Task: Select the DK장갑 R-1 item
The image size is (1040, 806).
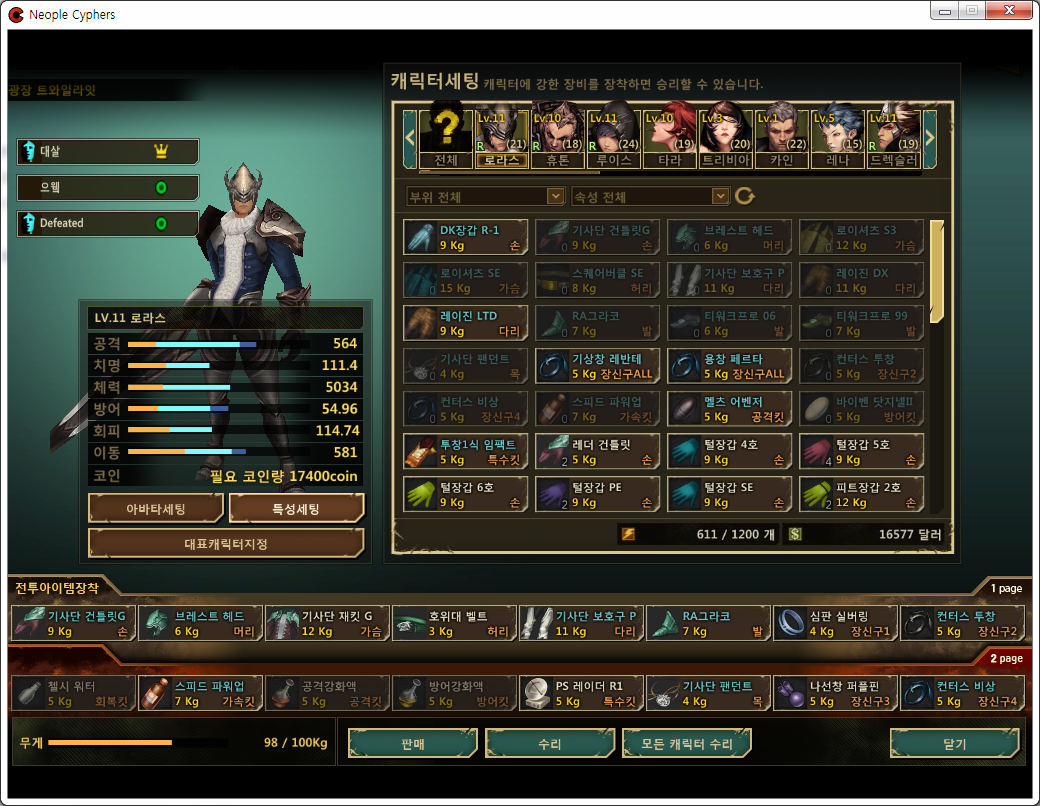Action: 466,237
